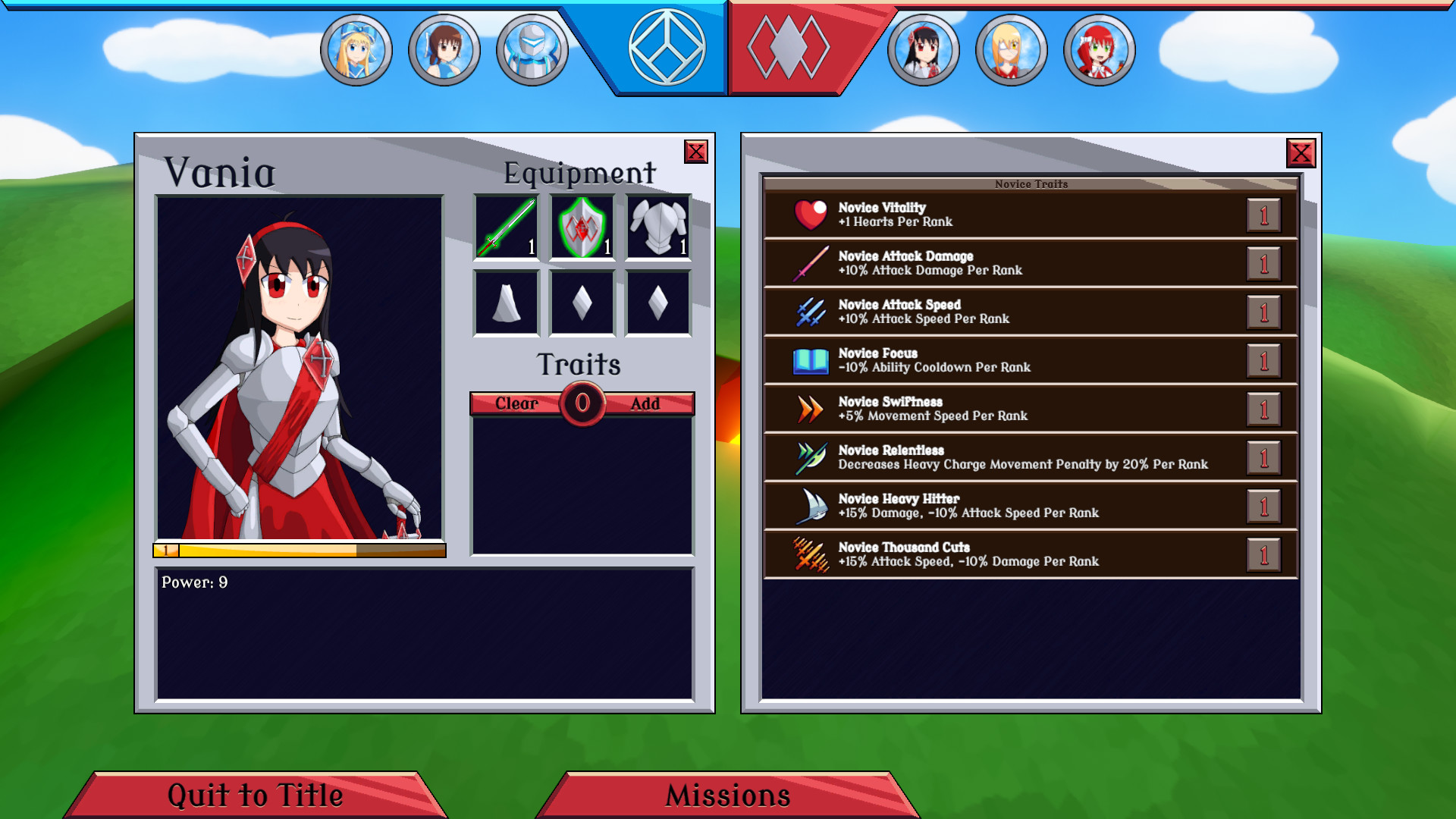Increase rank on Novice Relentless trait
The image size is (1456, 819).
click(x=1265, y=457)
